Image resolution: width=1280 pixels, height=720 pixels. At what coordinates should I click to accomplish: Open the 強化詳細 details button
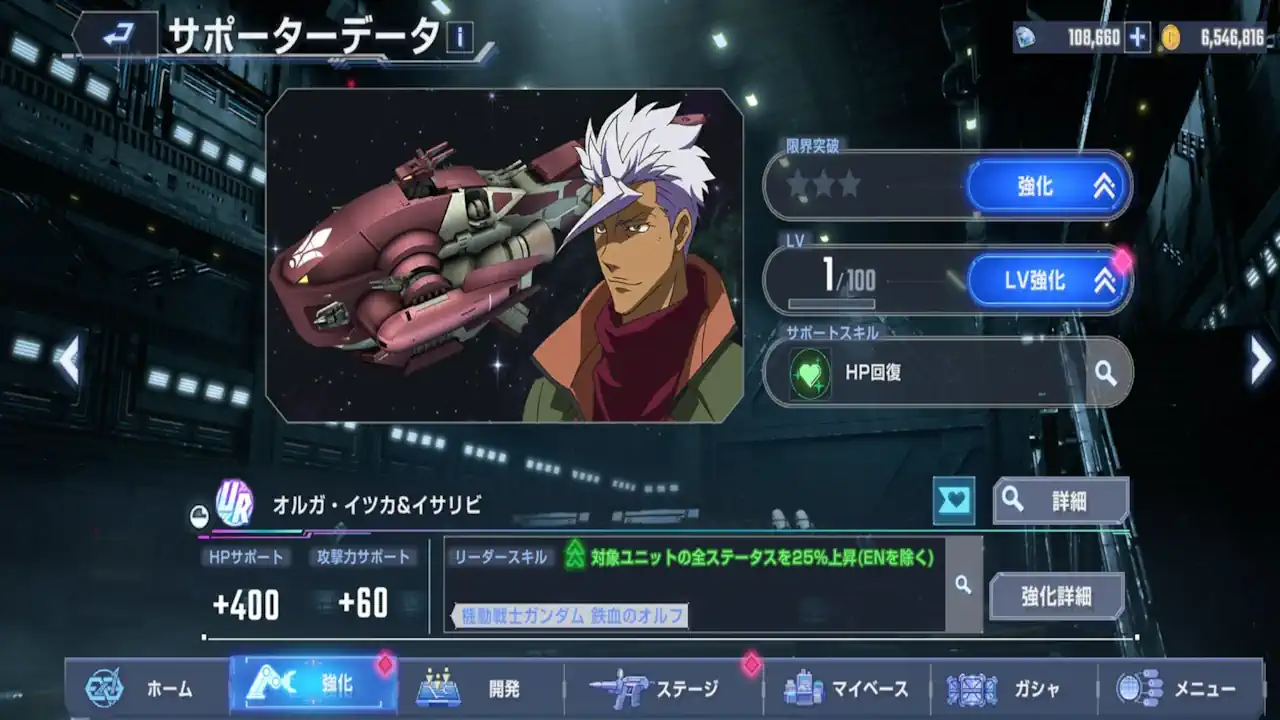pyautogui.click(x=1056, y=594)
